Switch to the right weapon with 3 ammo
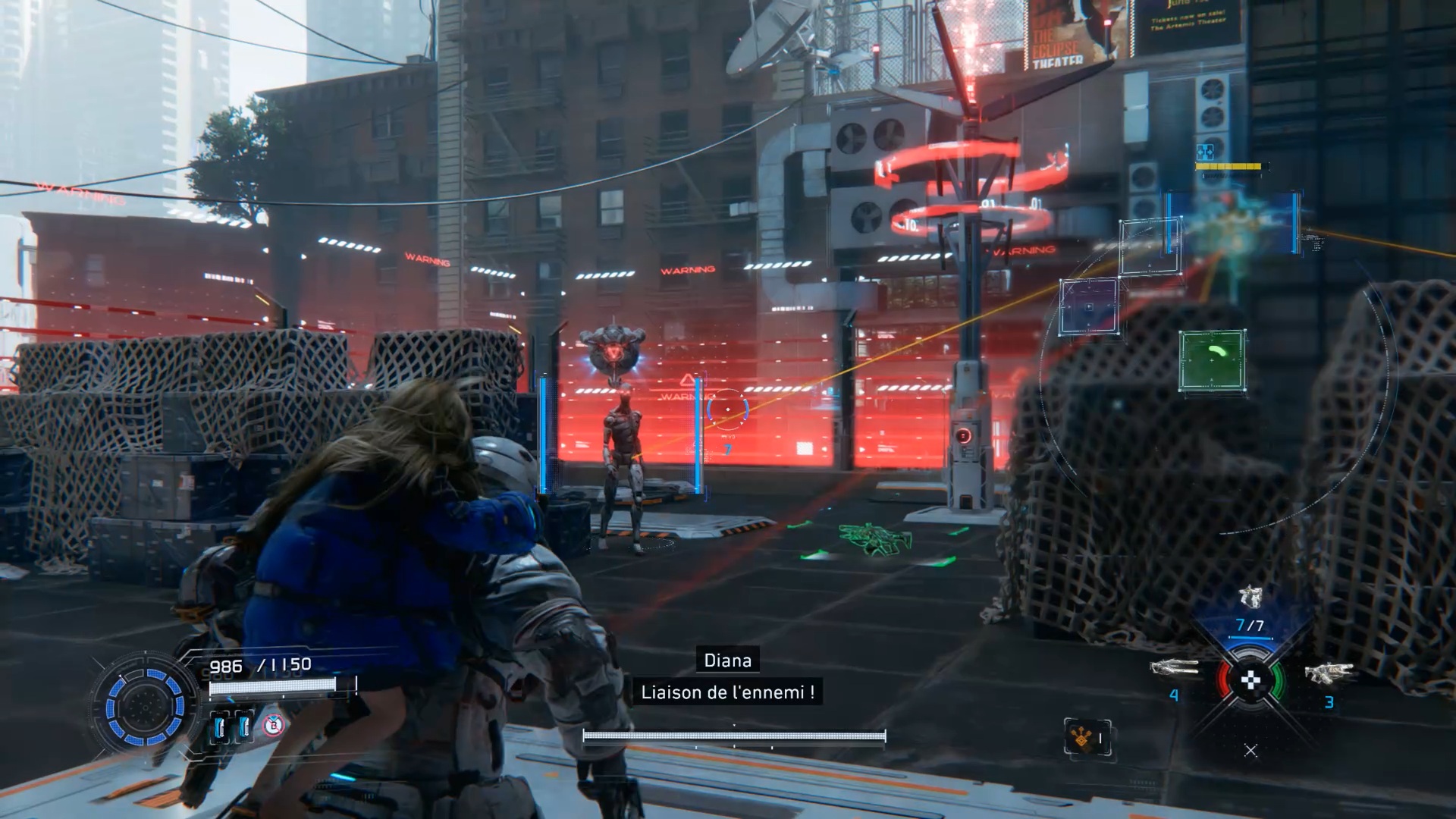The image size is (1456, 819). coord(1329,673)
